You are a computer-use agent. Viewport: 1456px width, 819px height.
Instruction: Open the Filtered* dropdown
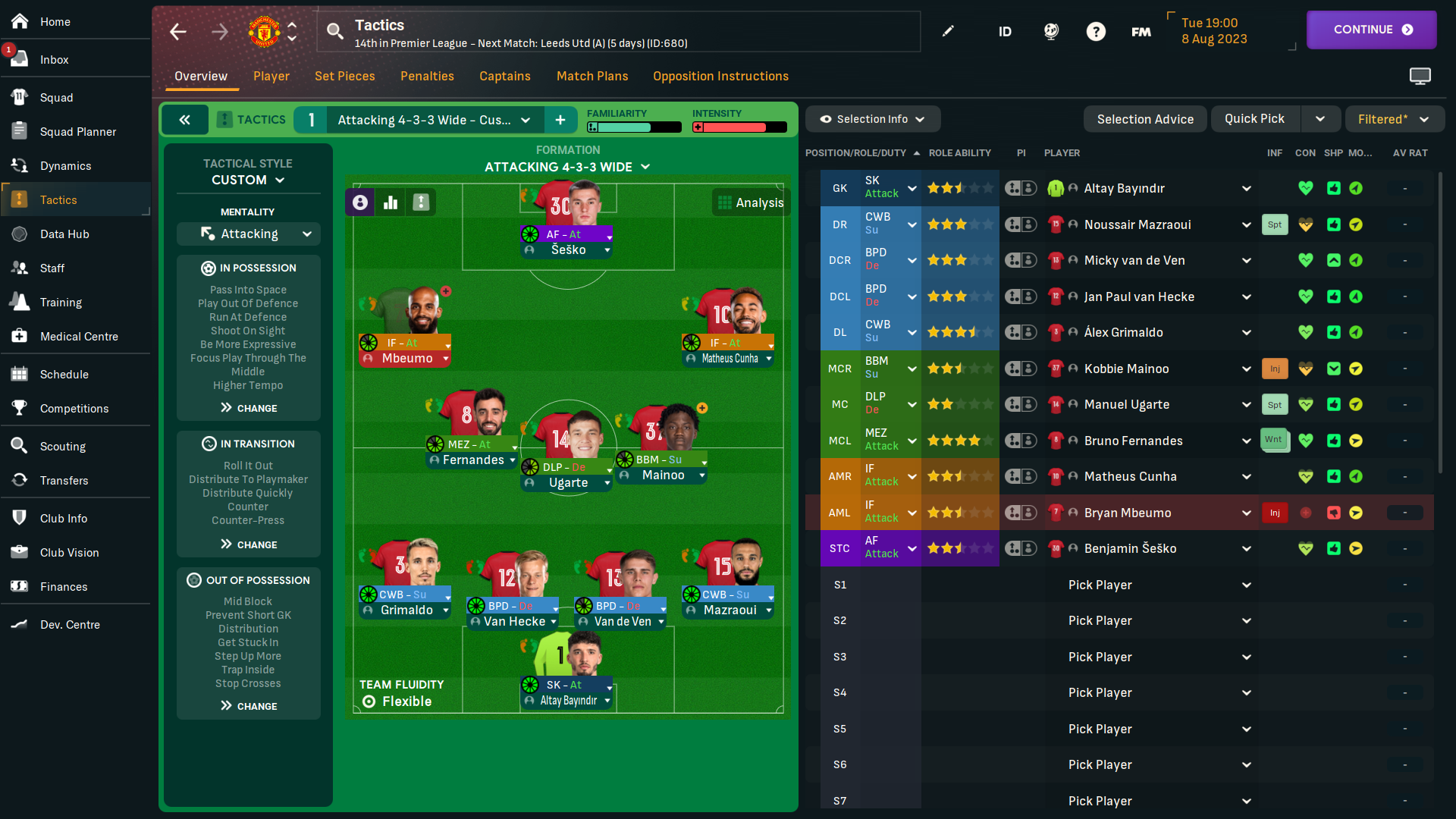[1394, 119]
